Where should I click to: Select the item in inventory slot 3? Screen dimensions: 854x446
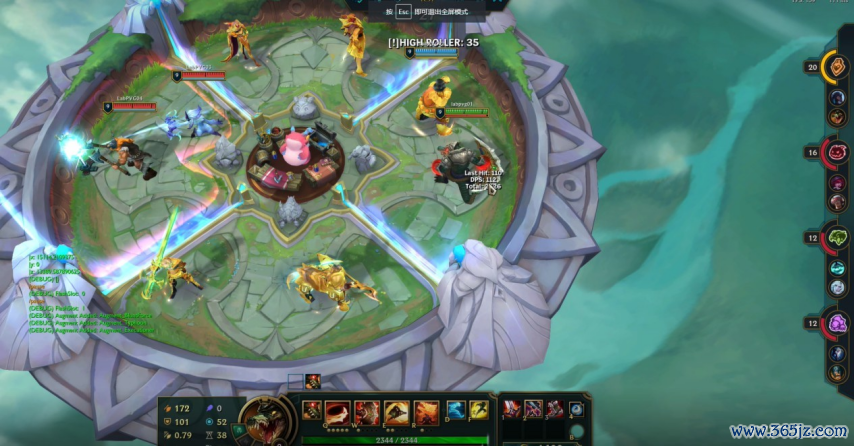click(x=555, y=408)
